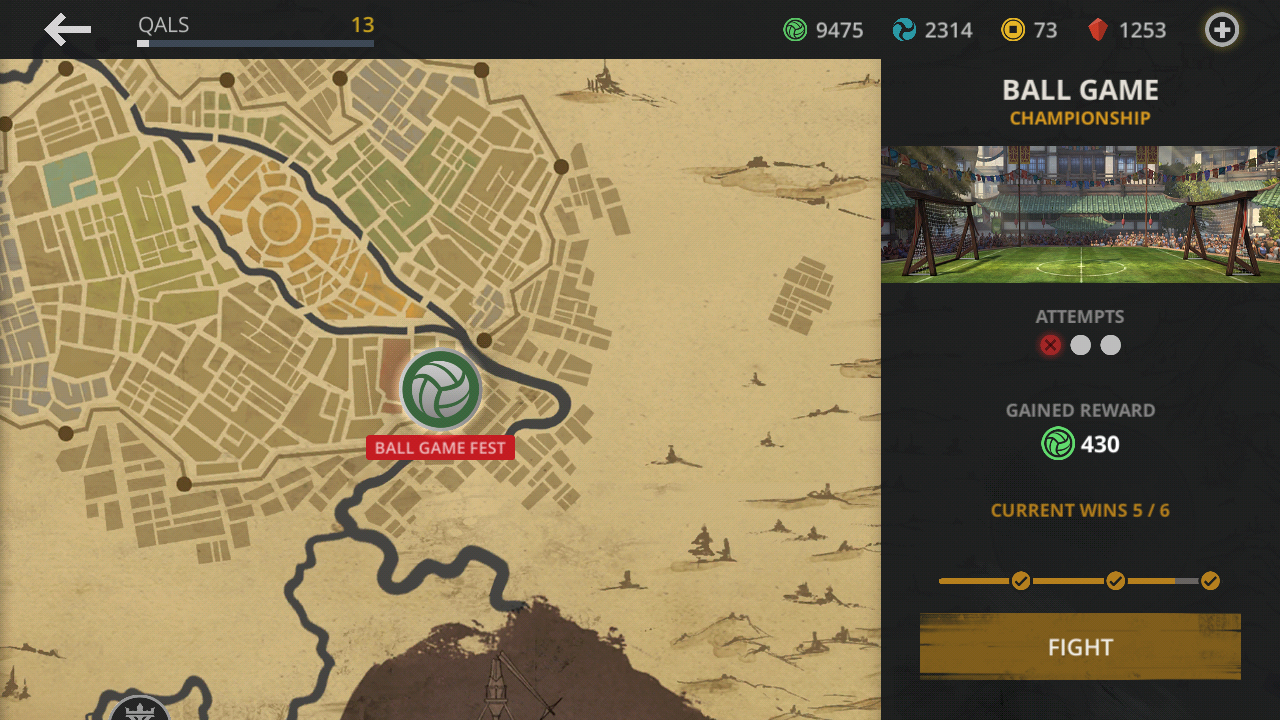Click the crown marker on the map
This screenshot has height=720, width=1280.
[139, 709]
